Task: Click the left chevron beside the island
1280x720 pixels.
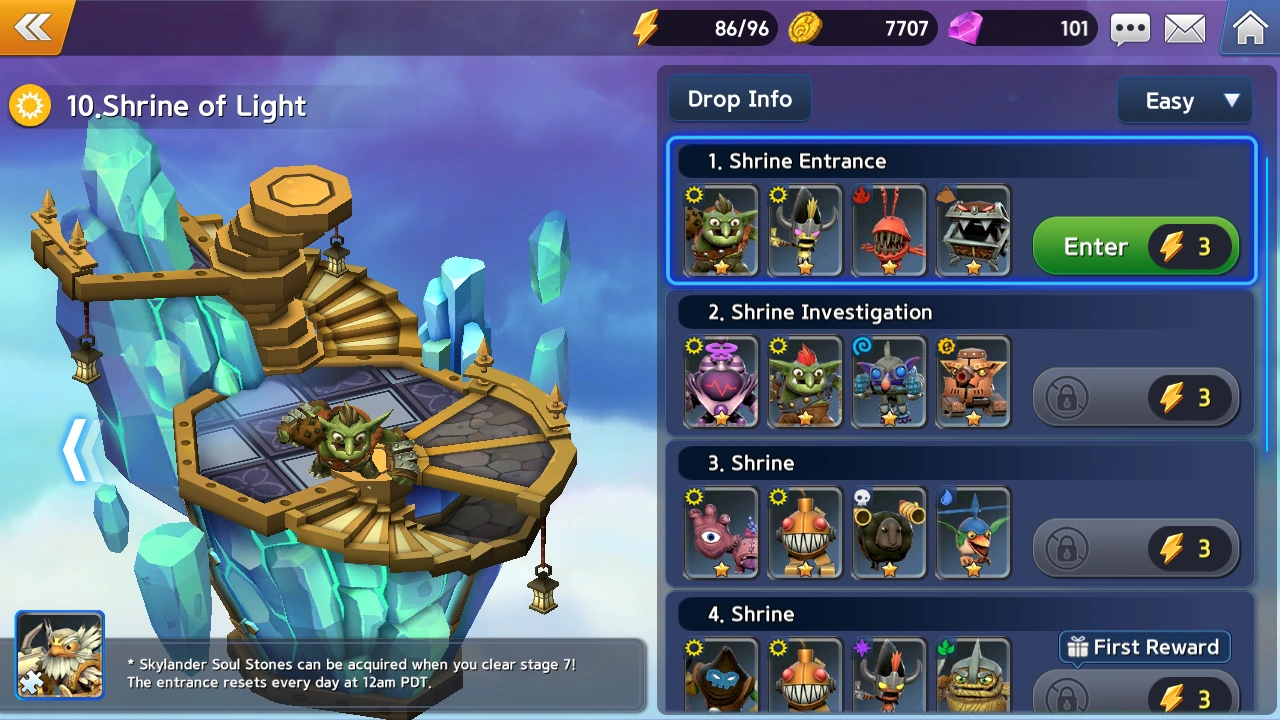Action: coord(78,450)
